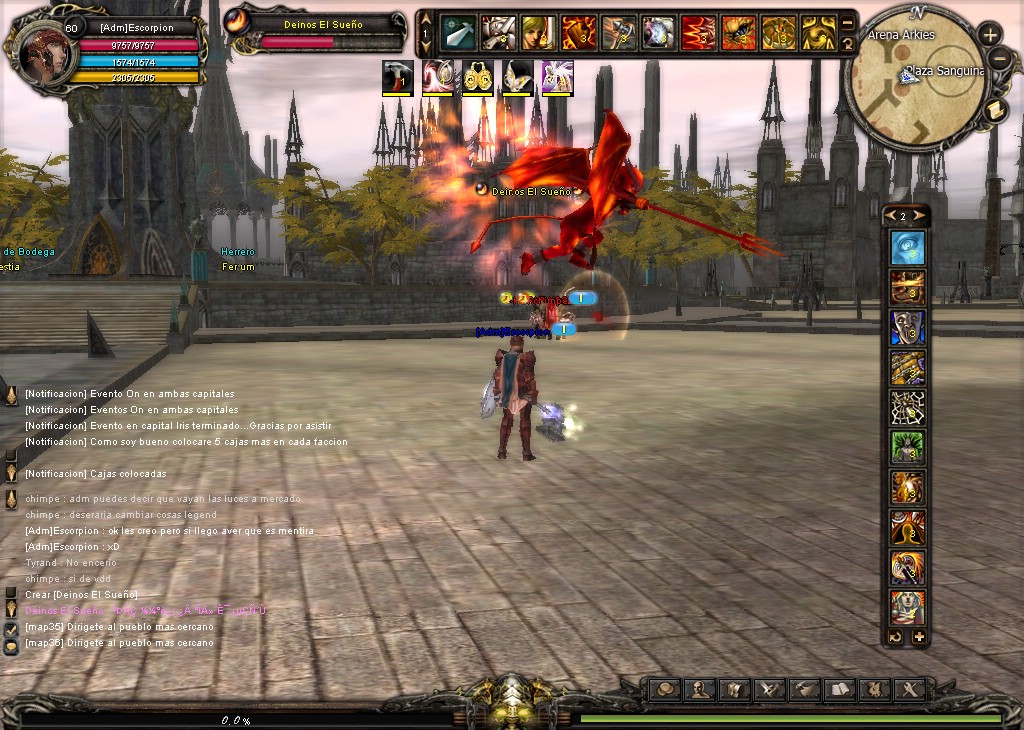Click the dagger skill in top hotbar
Viewport: 1024px width, 730px height.
pos(458,33)
